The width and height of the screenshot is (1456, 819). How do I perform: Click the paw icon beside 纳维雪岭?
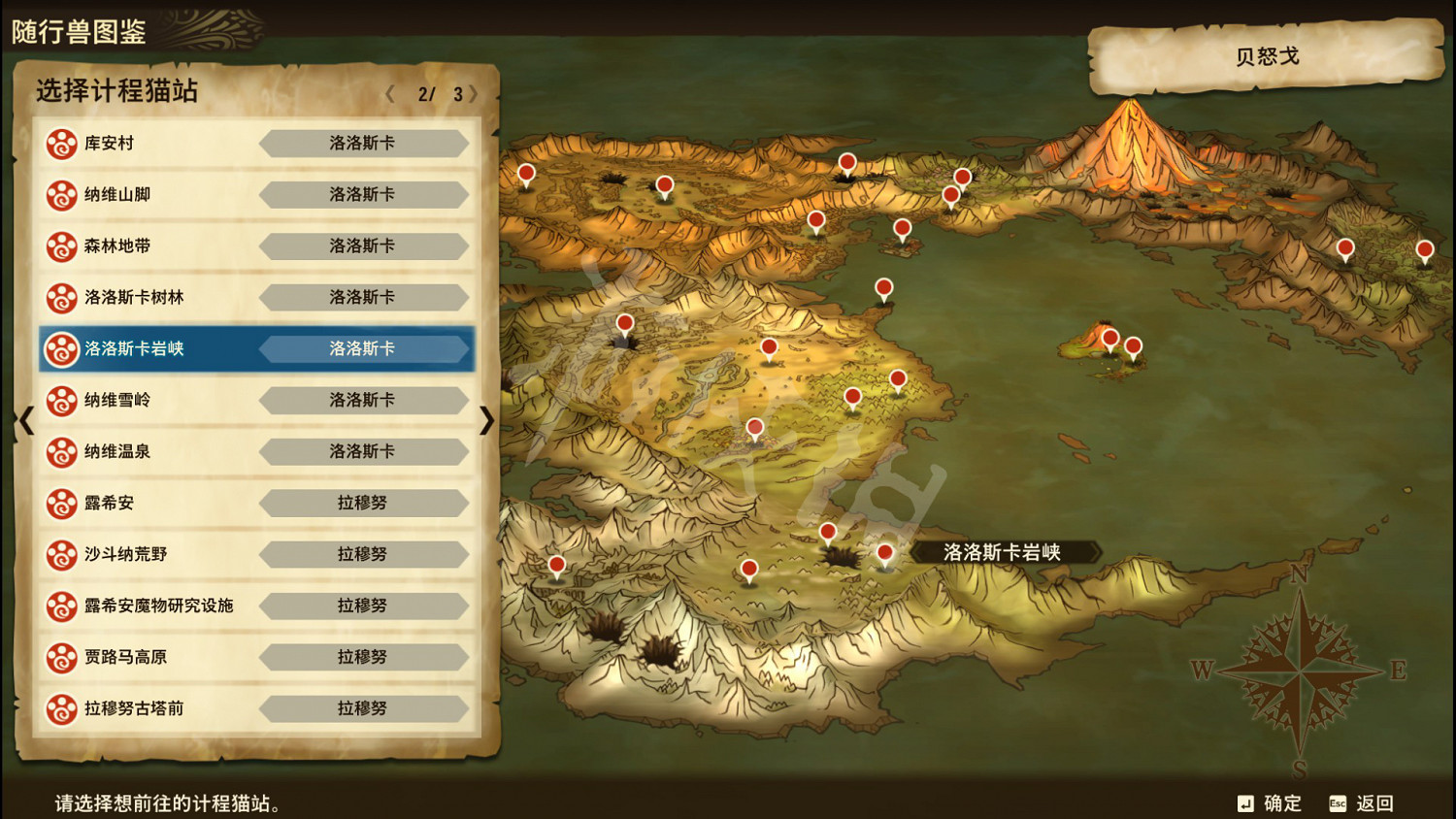tap(61, 401)
